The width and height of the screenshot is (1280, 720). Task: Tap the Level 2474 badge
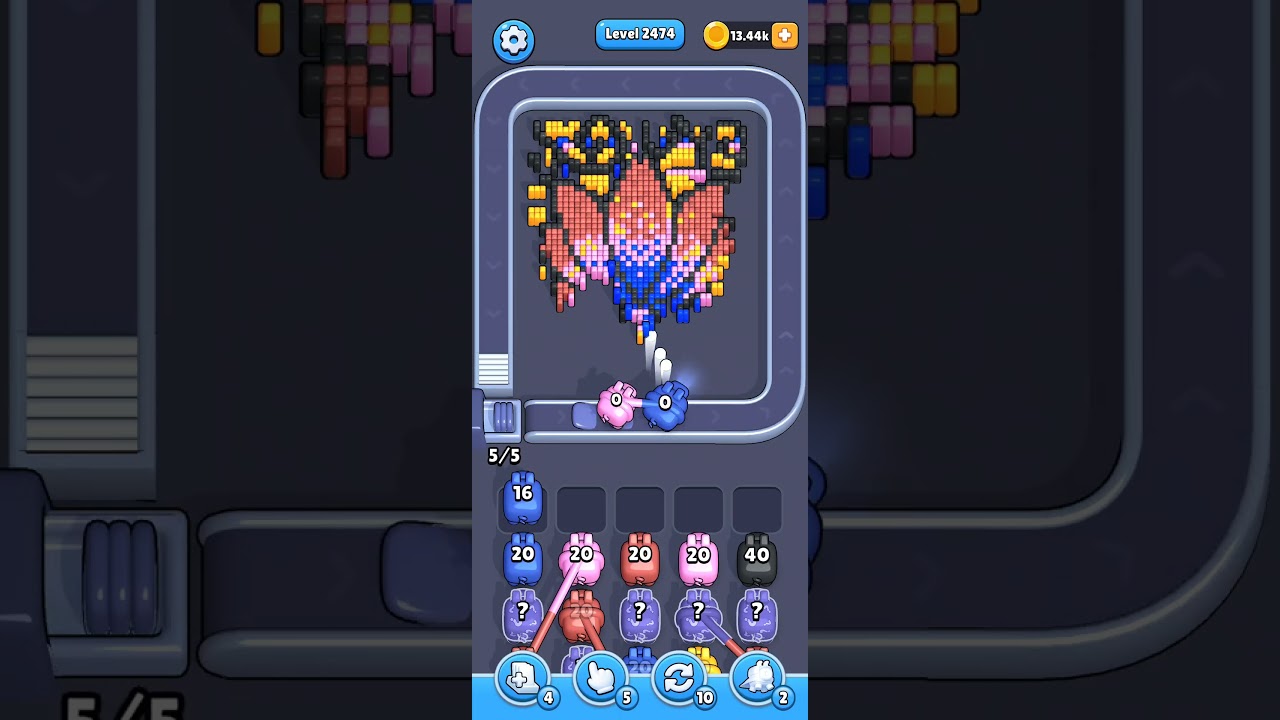[640, 34]
